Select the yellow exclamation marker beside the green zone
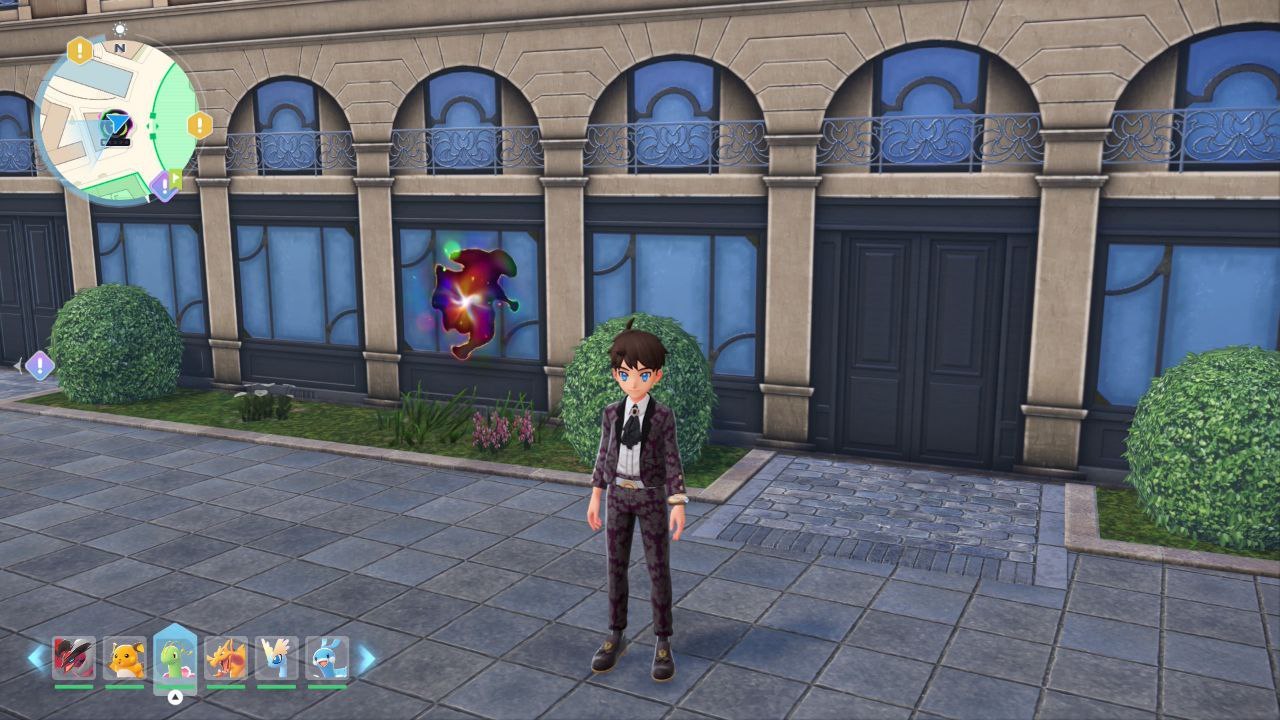1280x720 pixels. [200, 125]
